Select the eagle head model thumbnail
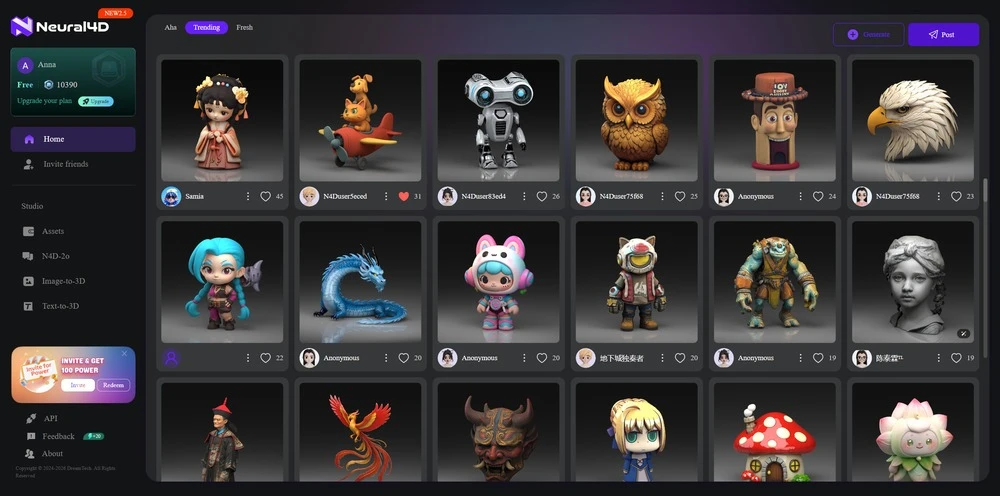 point(912,120)
